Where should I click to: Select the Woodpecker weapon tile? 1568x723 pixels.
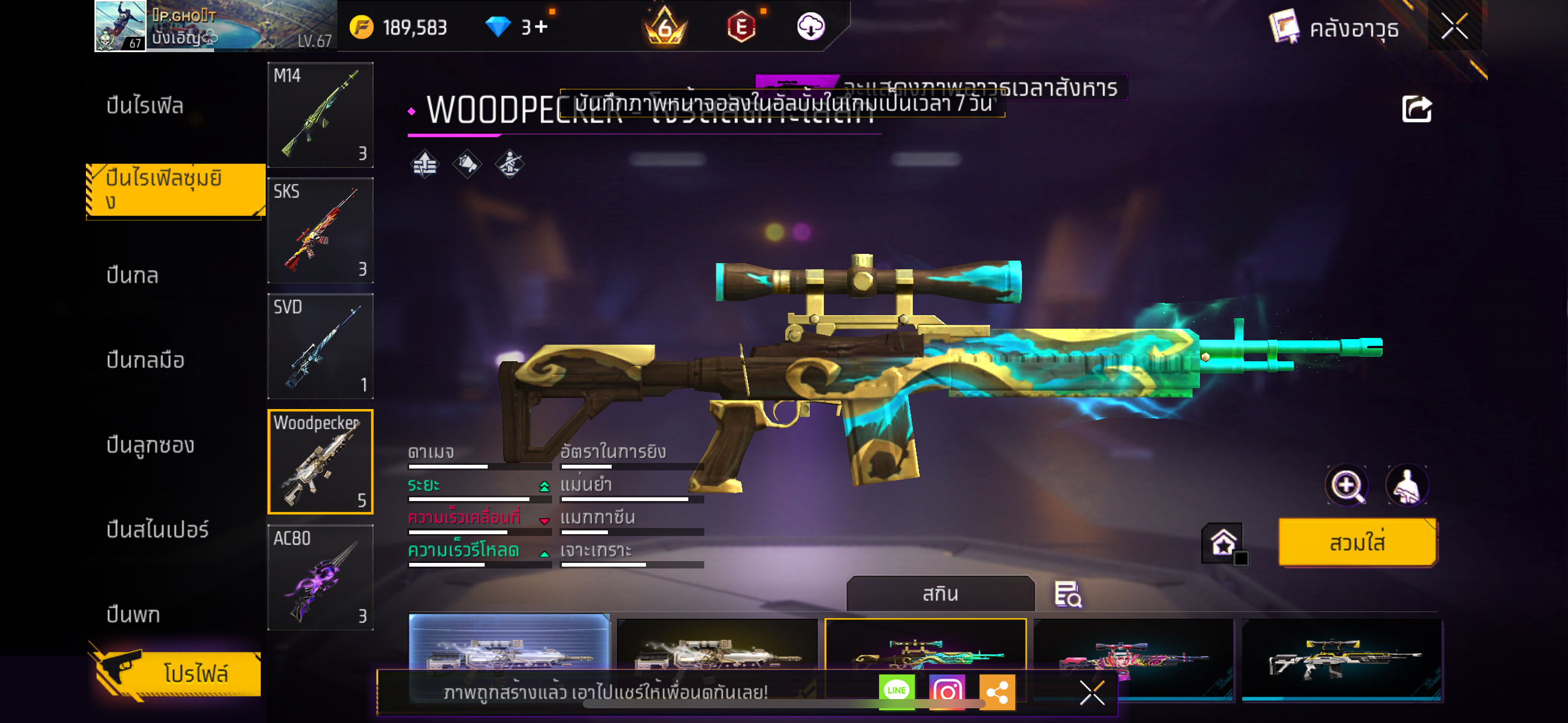tap(320, 462)
